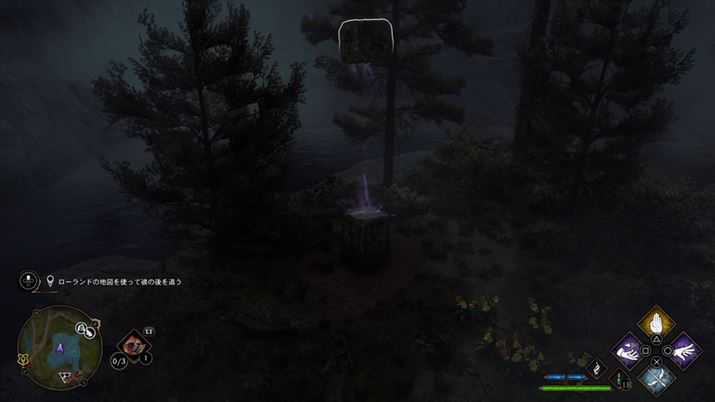Image resolution: width=715 pixels, height=402 pixels.
Task: Activate the purple open-hand spell beside circle
Action: [x=683, y=350]
